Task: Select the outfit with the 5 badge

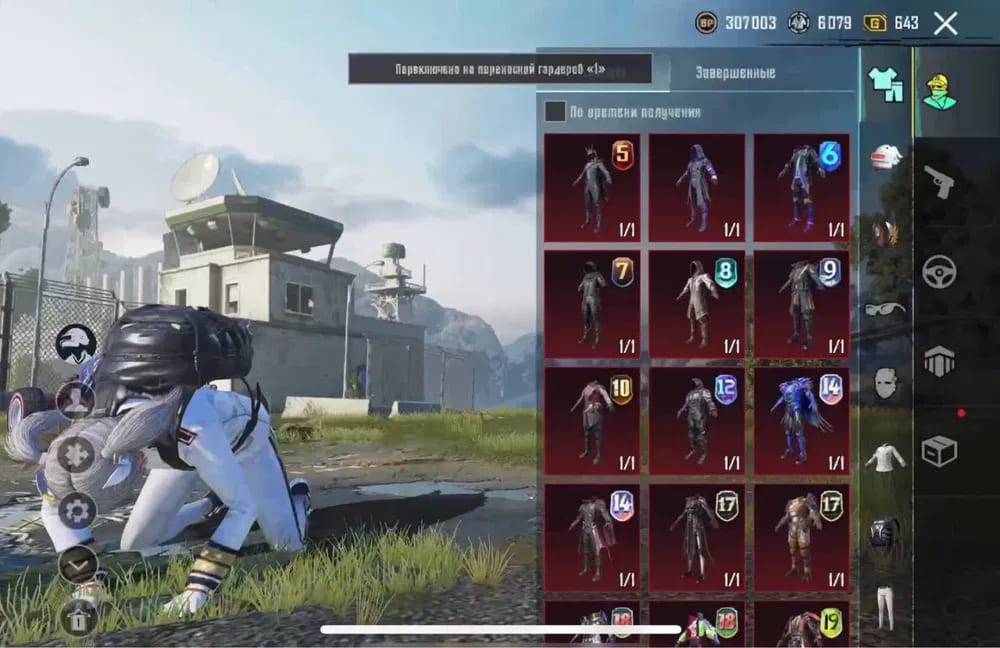Action: 593,188
